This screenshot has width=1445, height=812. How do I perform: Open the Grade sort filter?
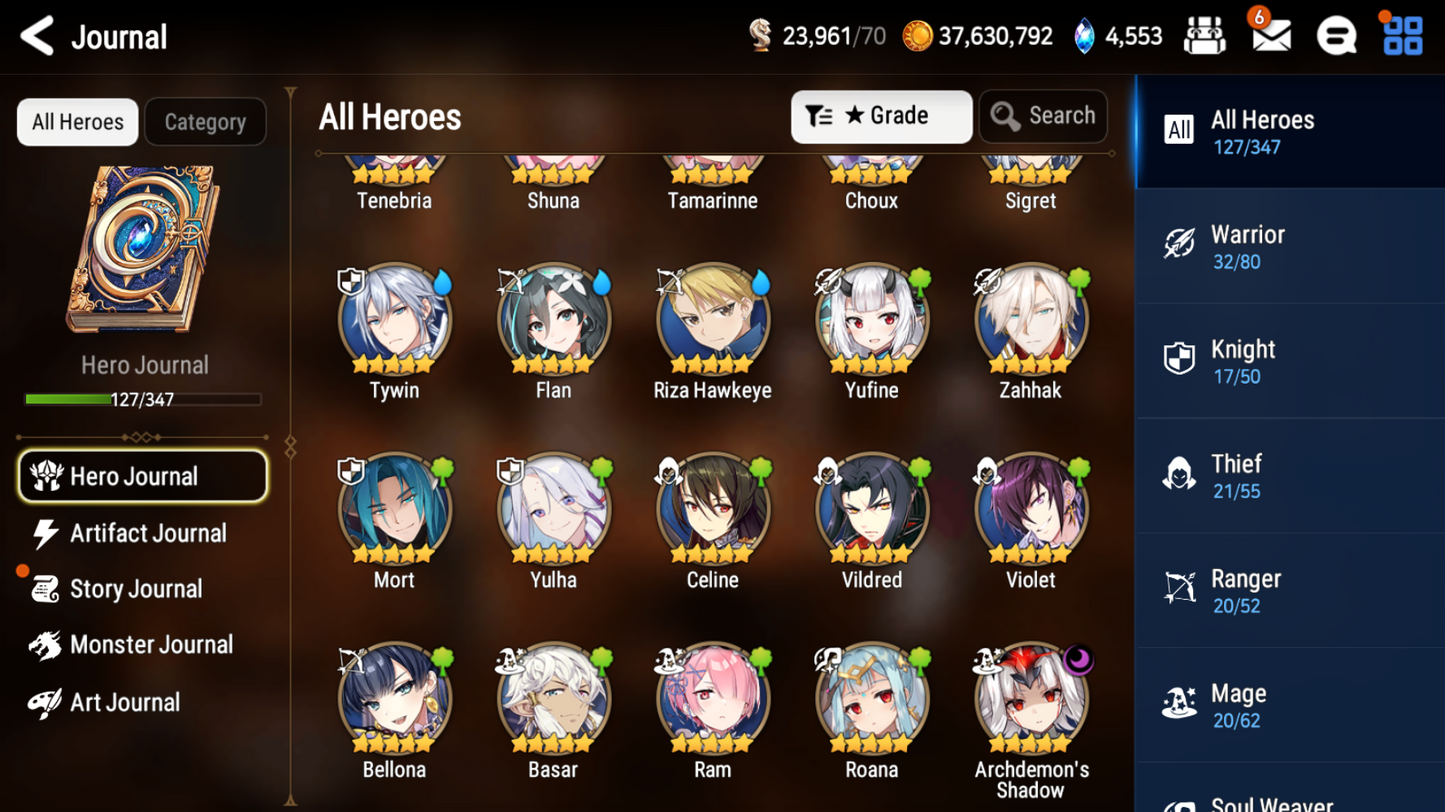[x=881, y=117]
